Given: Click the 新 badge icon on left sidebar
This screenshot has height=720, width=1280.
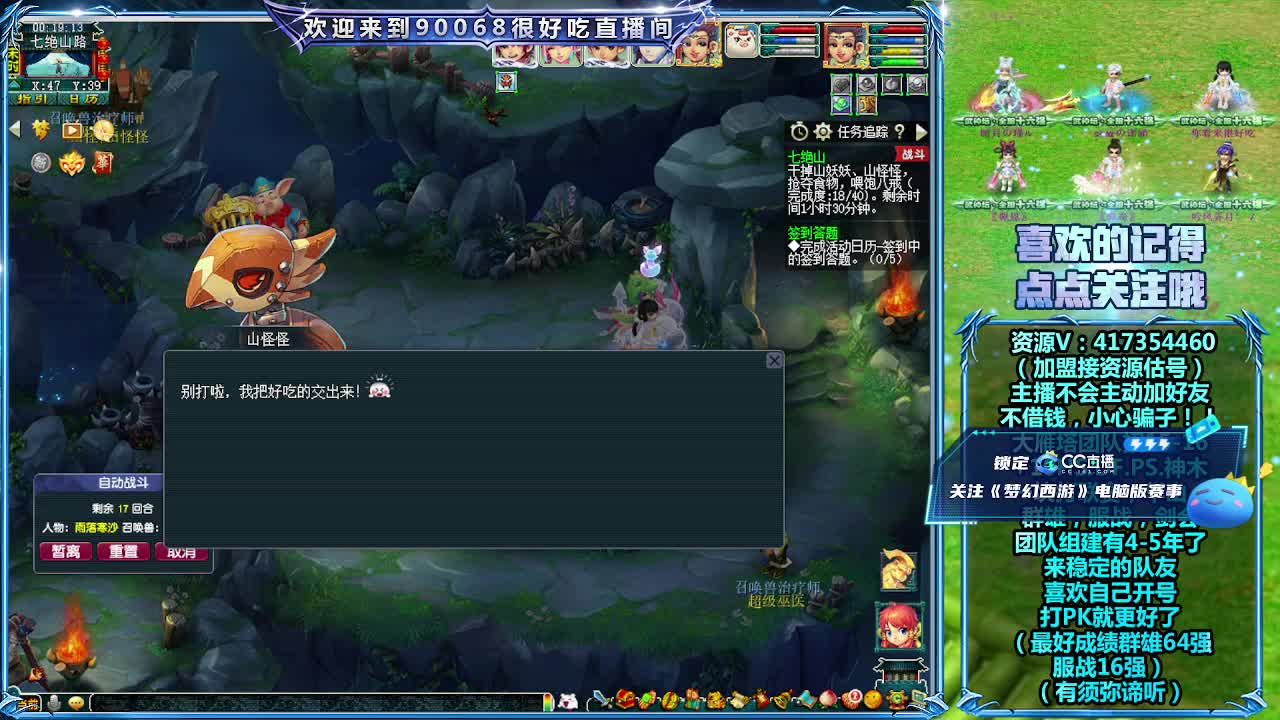Looking at the screenshot, I should (40, 161).
